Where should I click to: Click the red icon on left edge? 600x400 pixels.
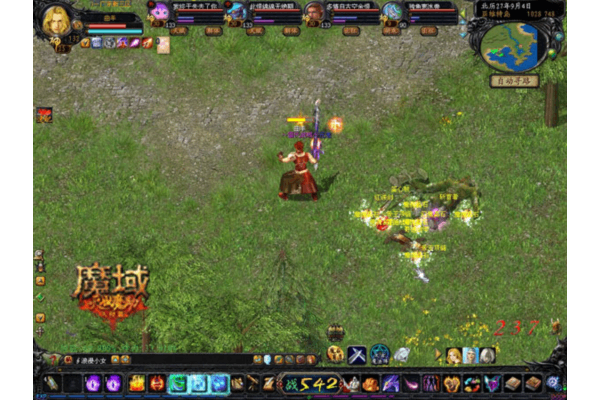tap(44, 115)
